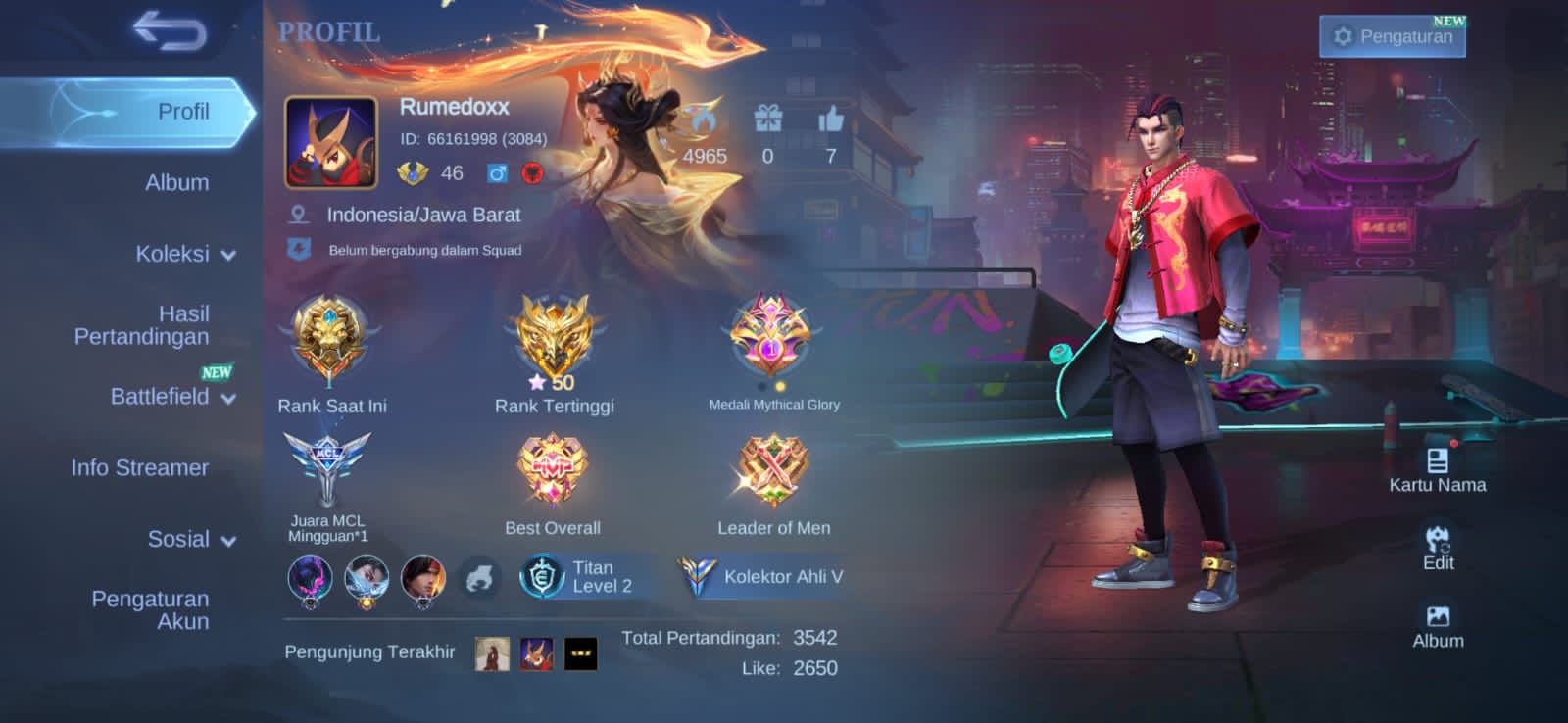Open the Pengaturan settings button
1568x723 pixels.
tap(1393, 37)
